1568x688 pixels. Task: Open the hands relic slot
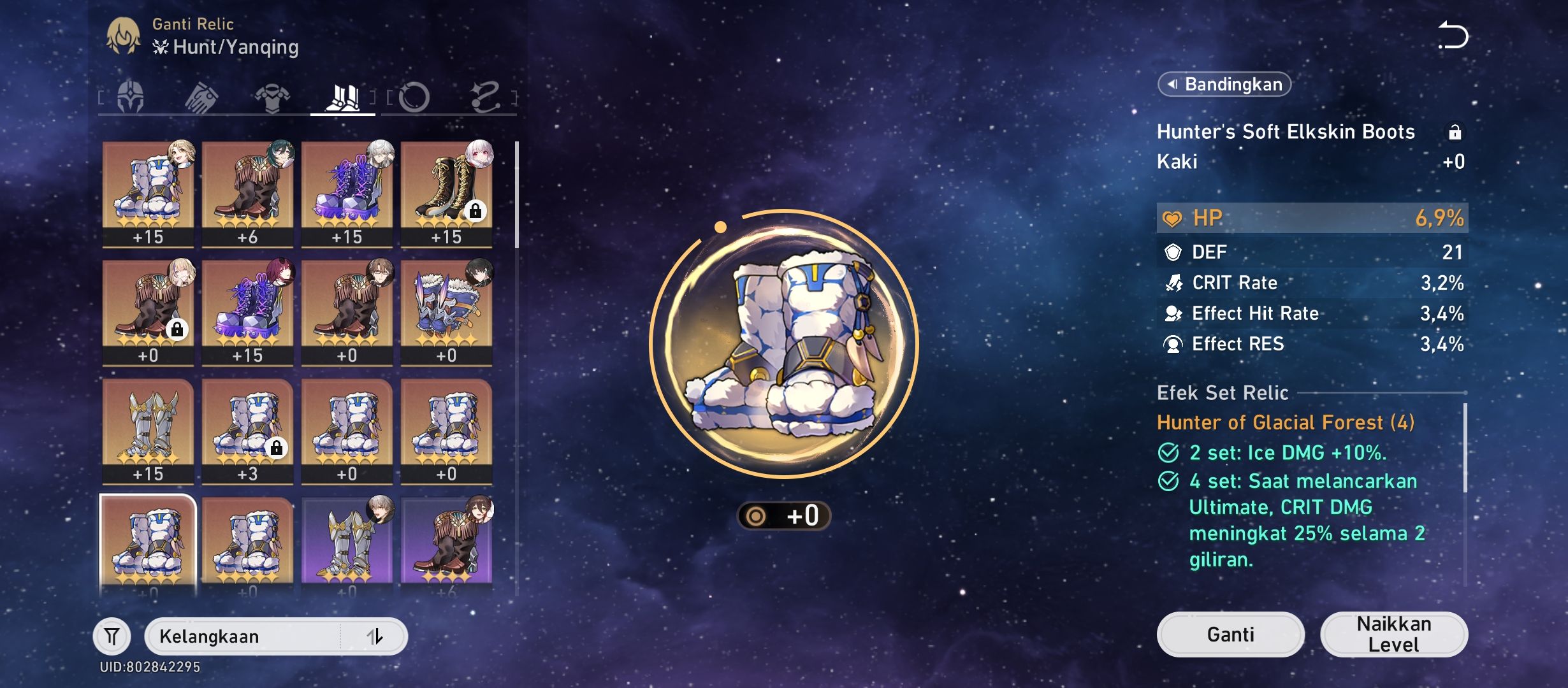(x=201, y=97)
